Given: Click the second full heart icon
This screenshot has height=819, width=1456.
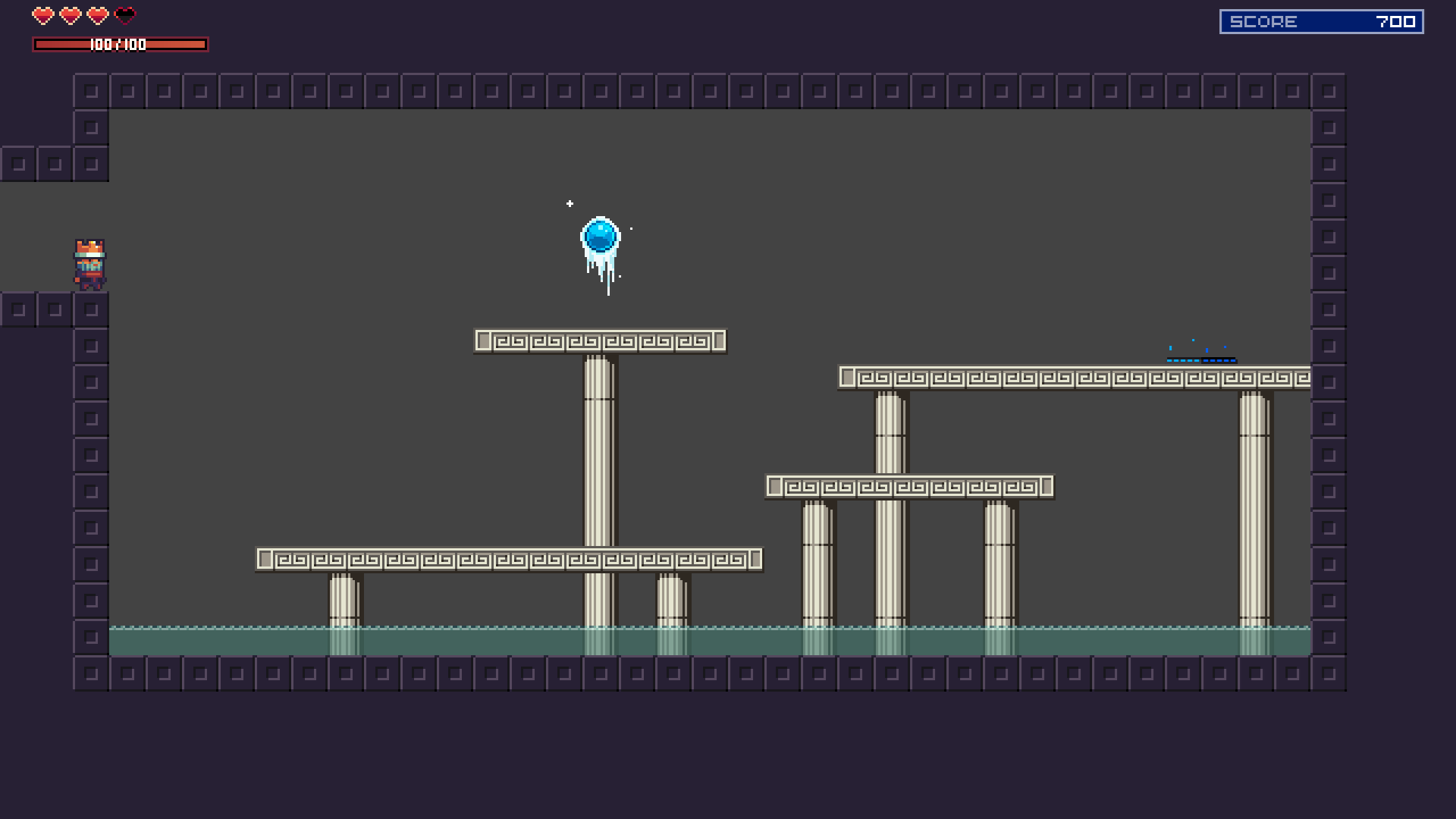Looking at the screenshot, I should pyautogui.click(x=69, y=14).
